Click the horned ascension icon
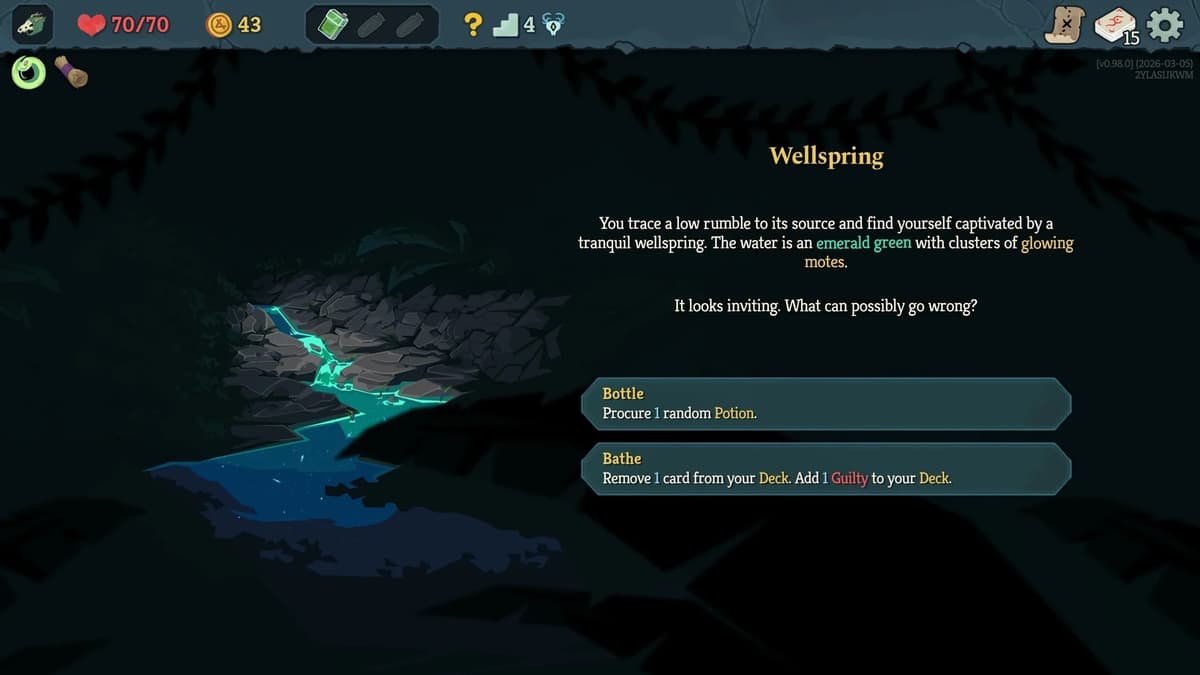 point(553,26)
